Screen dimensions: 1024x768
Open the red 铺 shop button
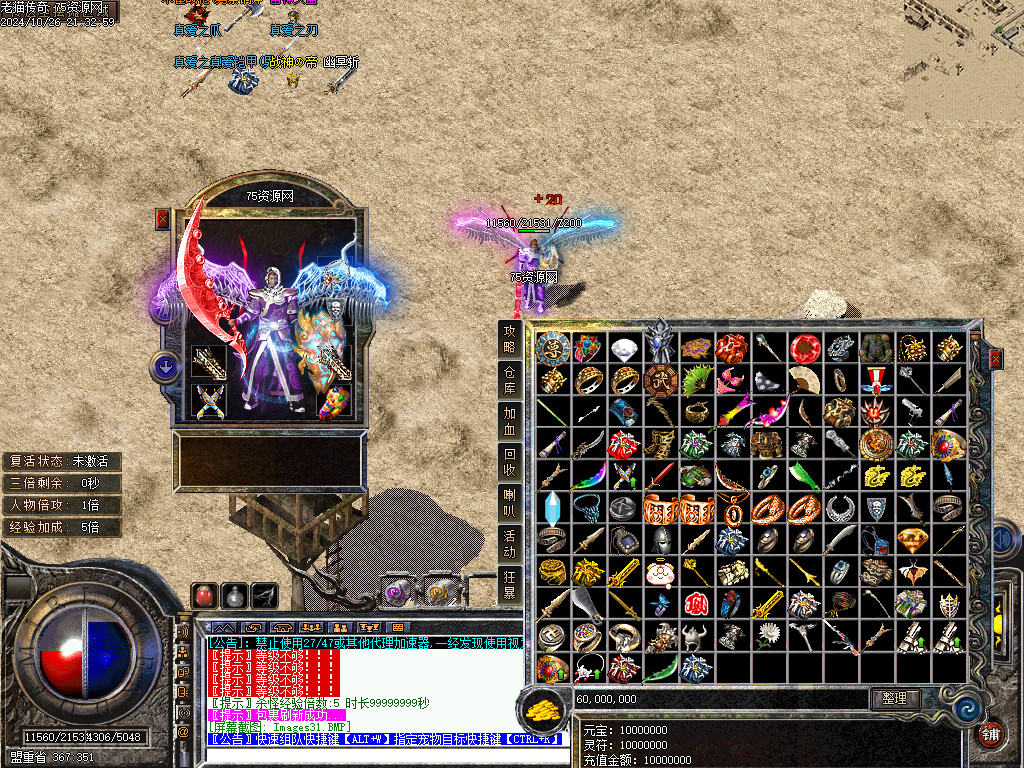point(992,735)
